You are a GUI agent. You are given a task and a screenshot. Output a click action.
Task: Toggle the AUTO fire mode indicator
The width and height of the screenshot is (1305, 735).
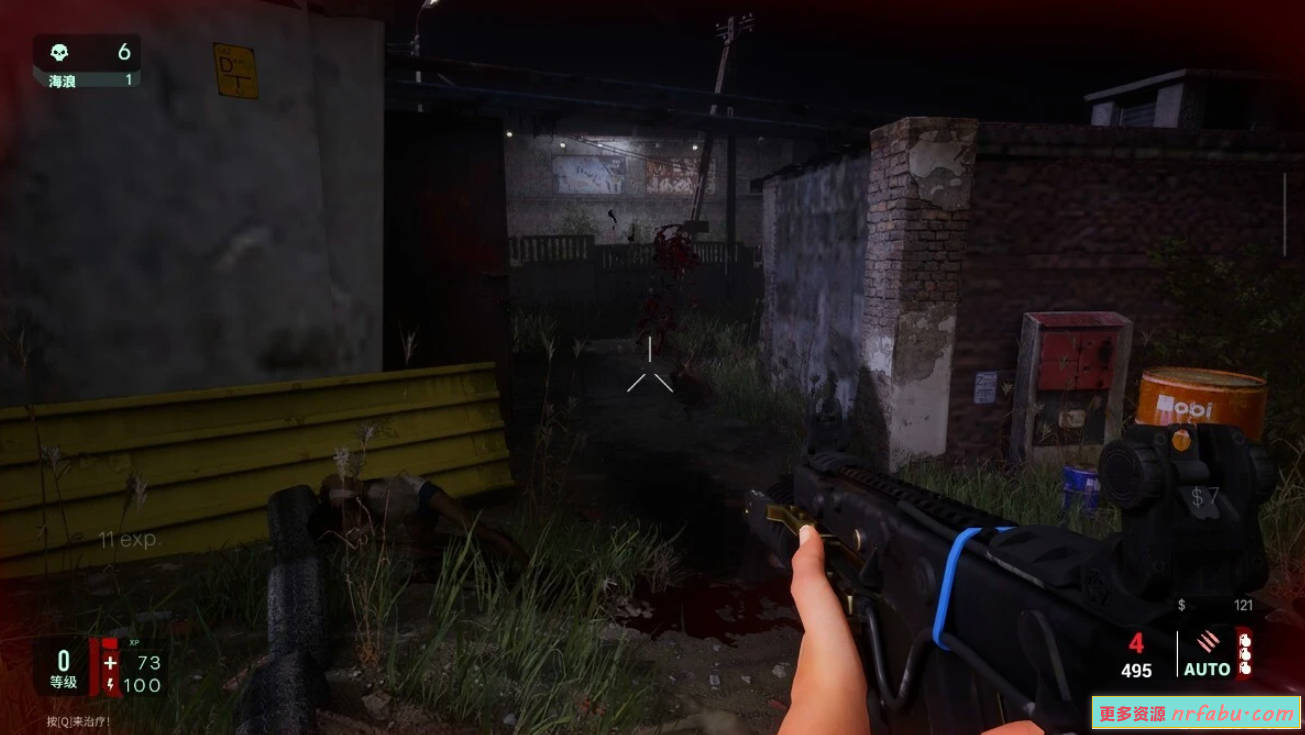pos(1207,670)
